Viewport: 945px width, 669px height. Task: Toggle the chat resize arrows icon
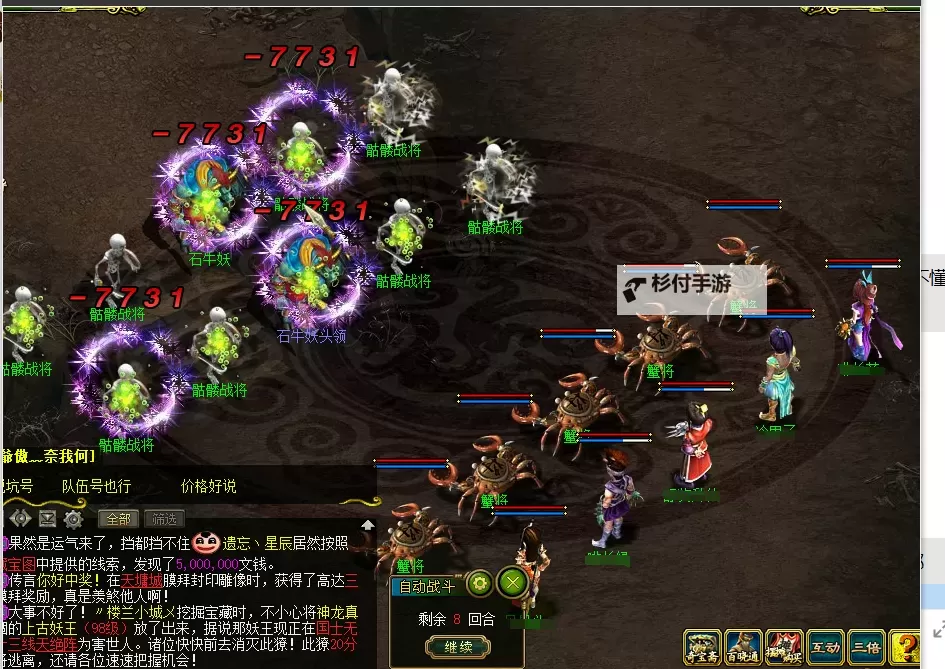[20, 519]
